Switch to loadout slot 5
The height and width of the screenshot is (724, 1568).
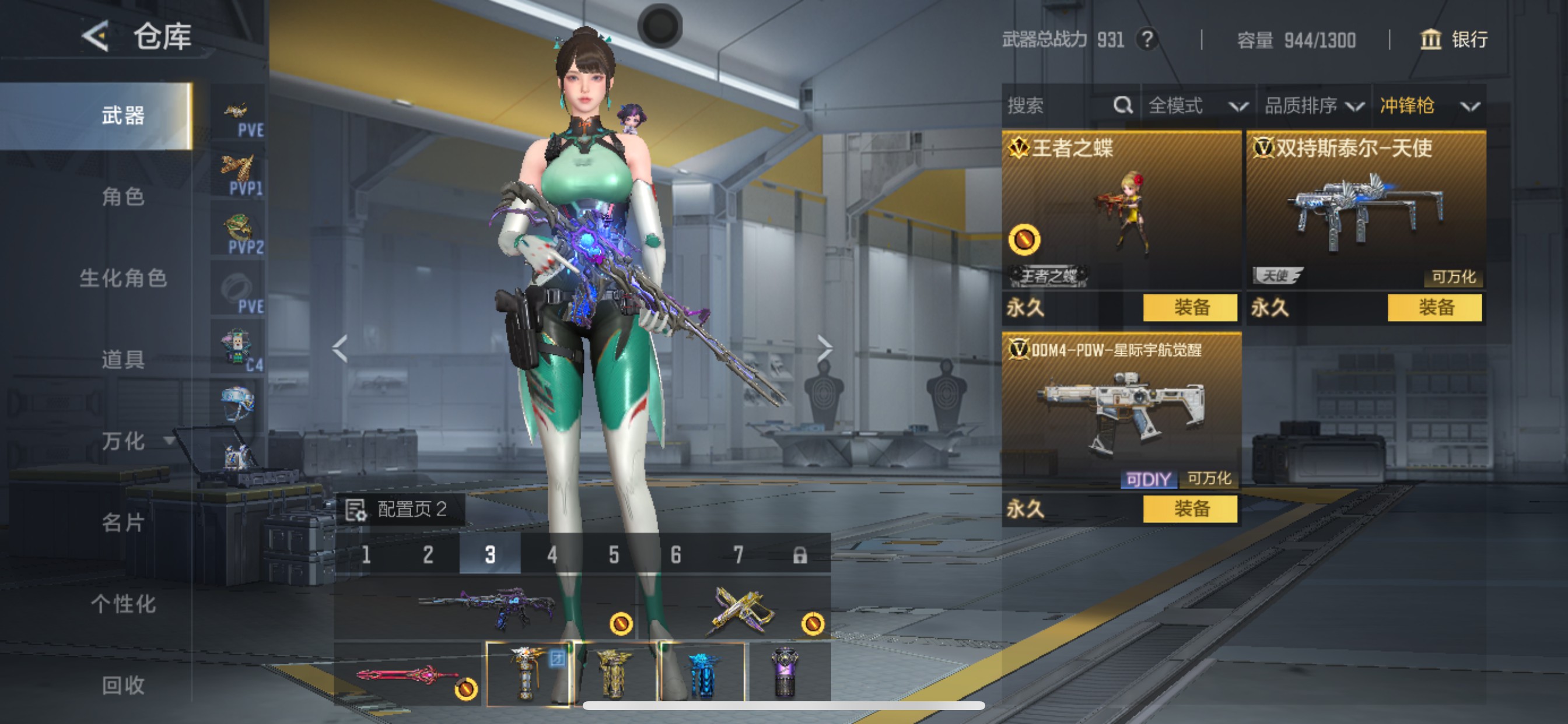[x=614, y=555]
